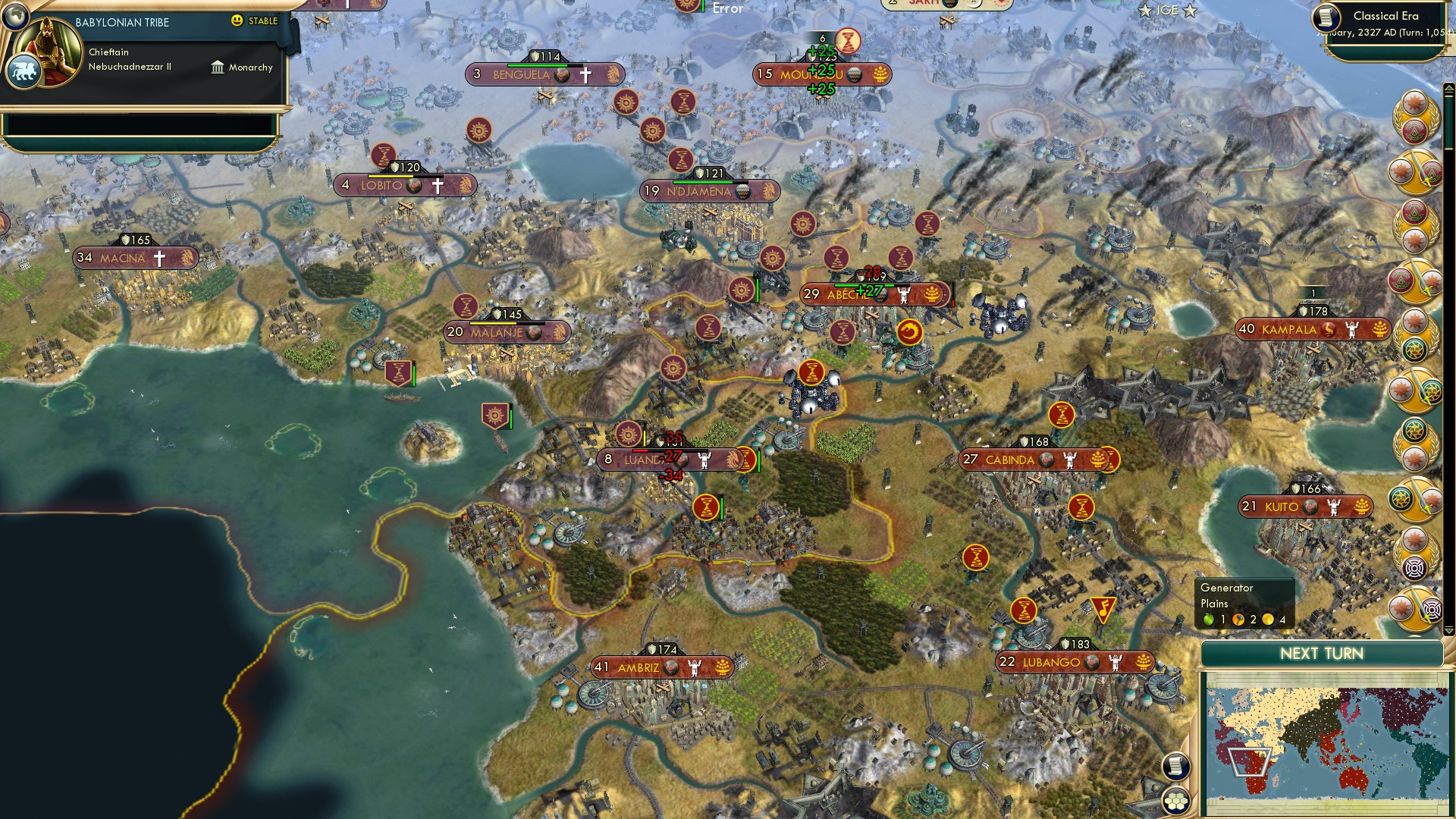The width and height of the screenshot is (1456, 819).
Task: Expand the yellow arrow below the unit flag panel
Action: pos(1414,636)
